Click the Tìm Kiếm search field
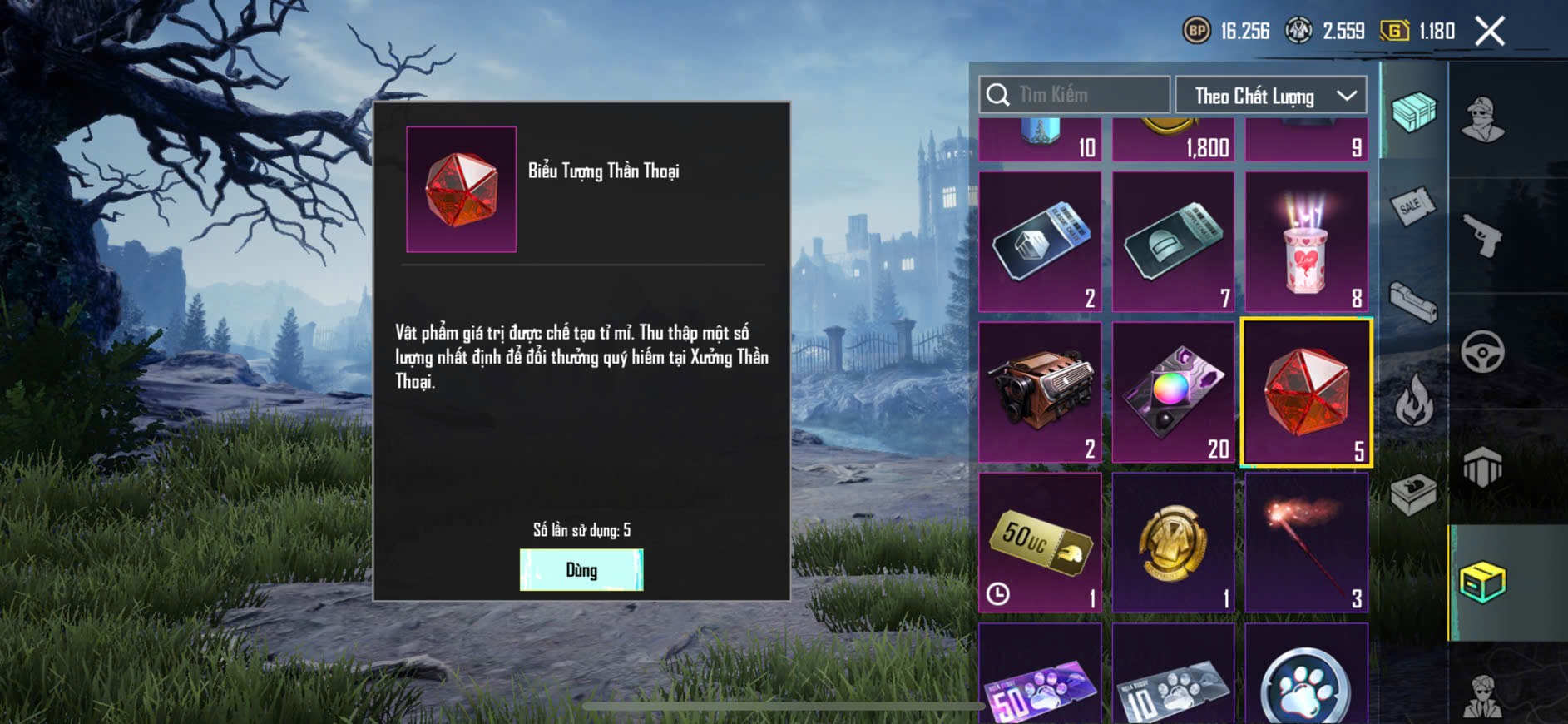Image resolution: width=1568 pixels, height=724 pixels. point(1075,96)
